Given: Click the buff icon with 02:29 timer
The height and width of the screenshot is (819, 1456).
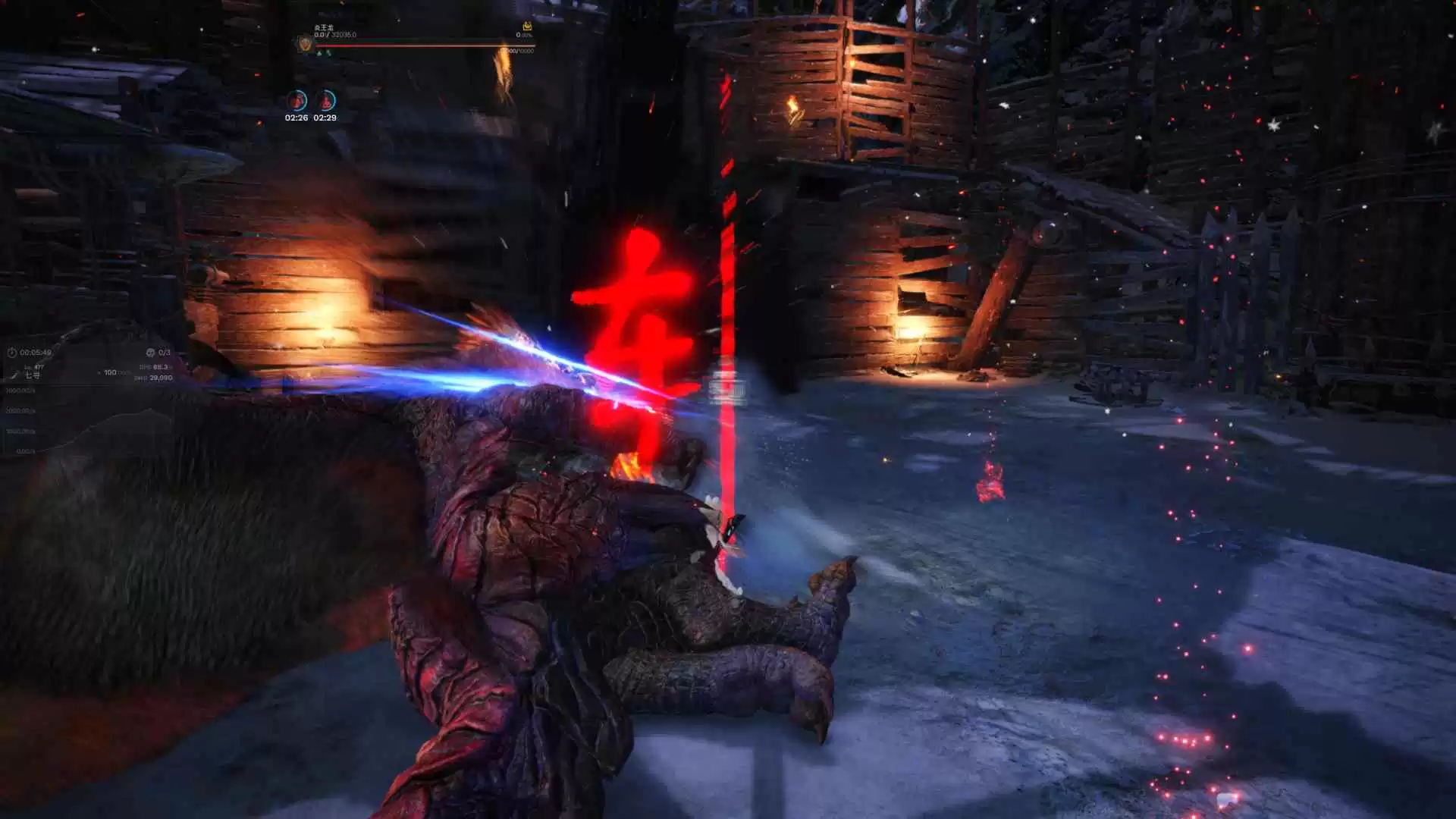Looking at the screenshot, I should click(325, 100).
